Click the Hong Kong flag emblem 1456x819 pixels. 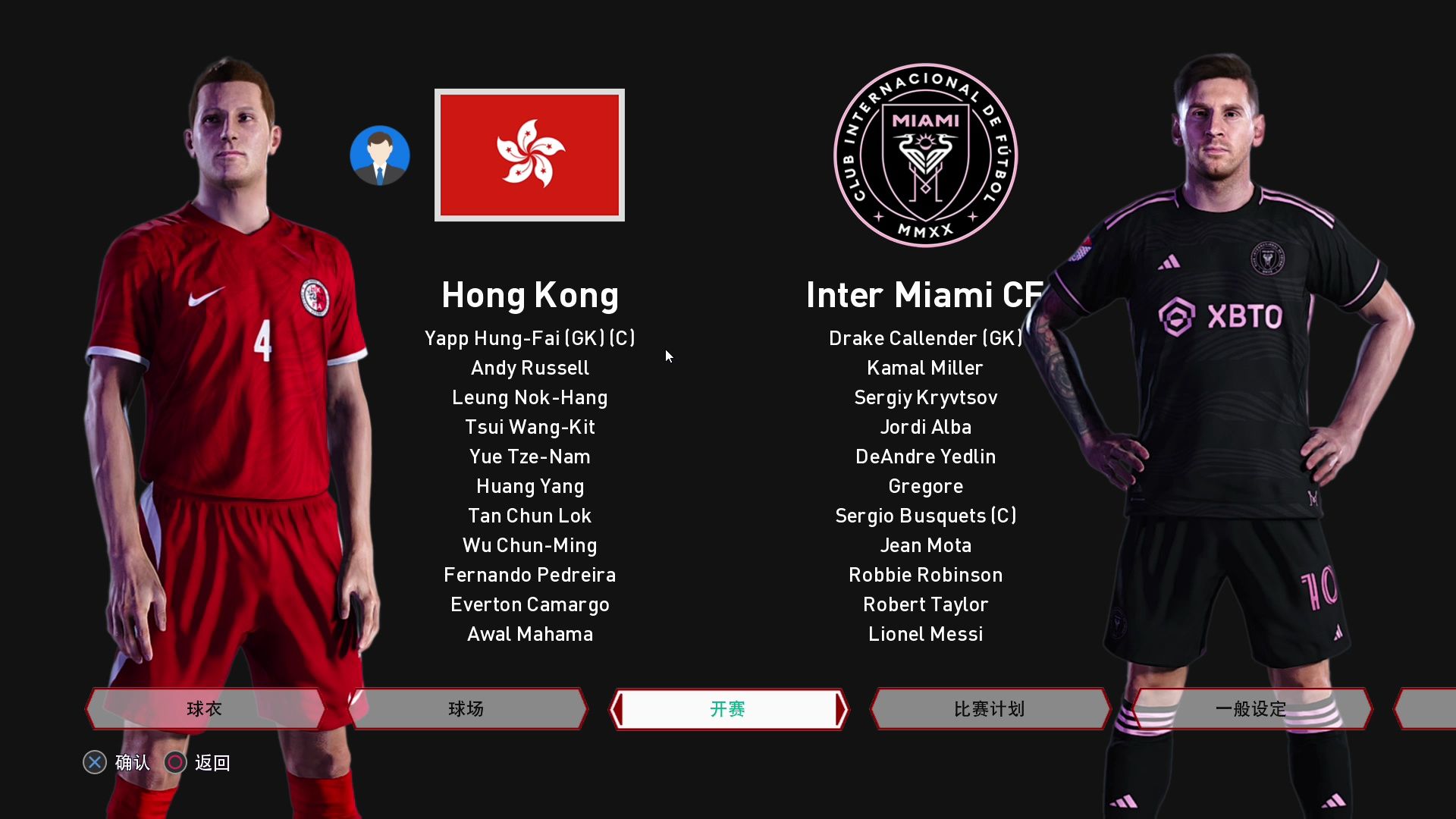click(x=529, y=155)
